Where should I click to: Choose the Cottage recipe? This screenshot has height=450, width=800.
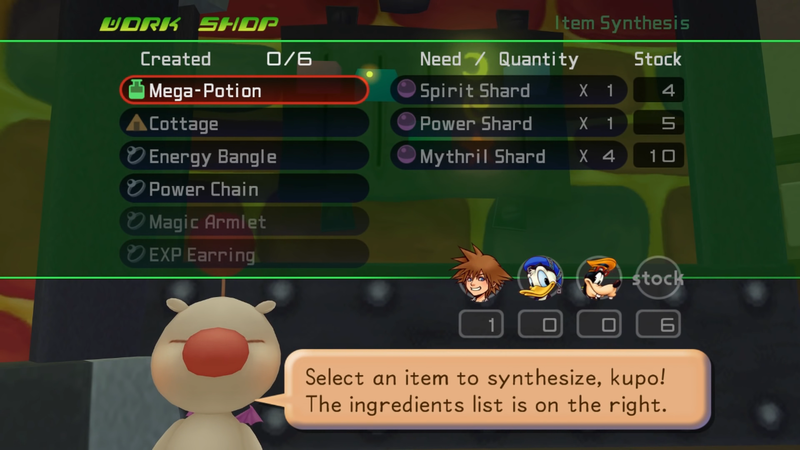[x=243, y=124]
